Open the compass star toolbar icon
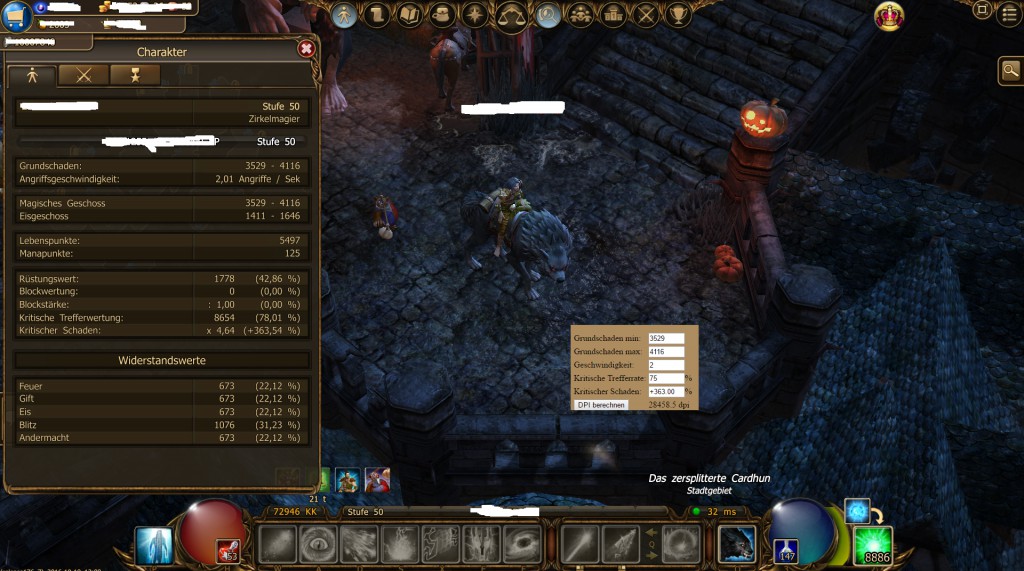The width and height of the screenshot is (1024, 571). coord(474,15)
